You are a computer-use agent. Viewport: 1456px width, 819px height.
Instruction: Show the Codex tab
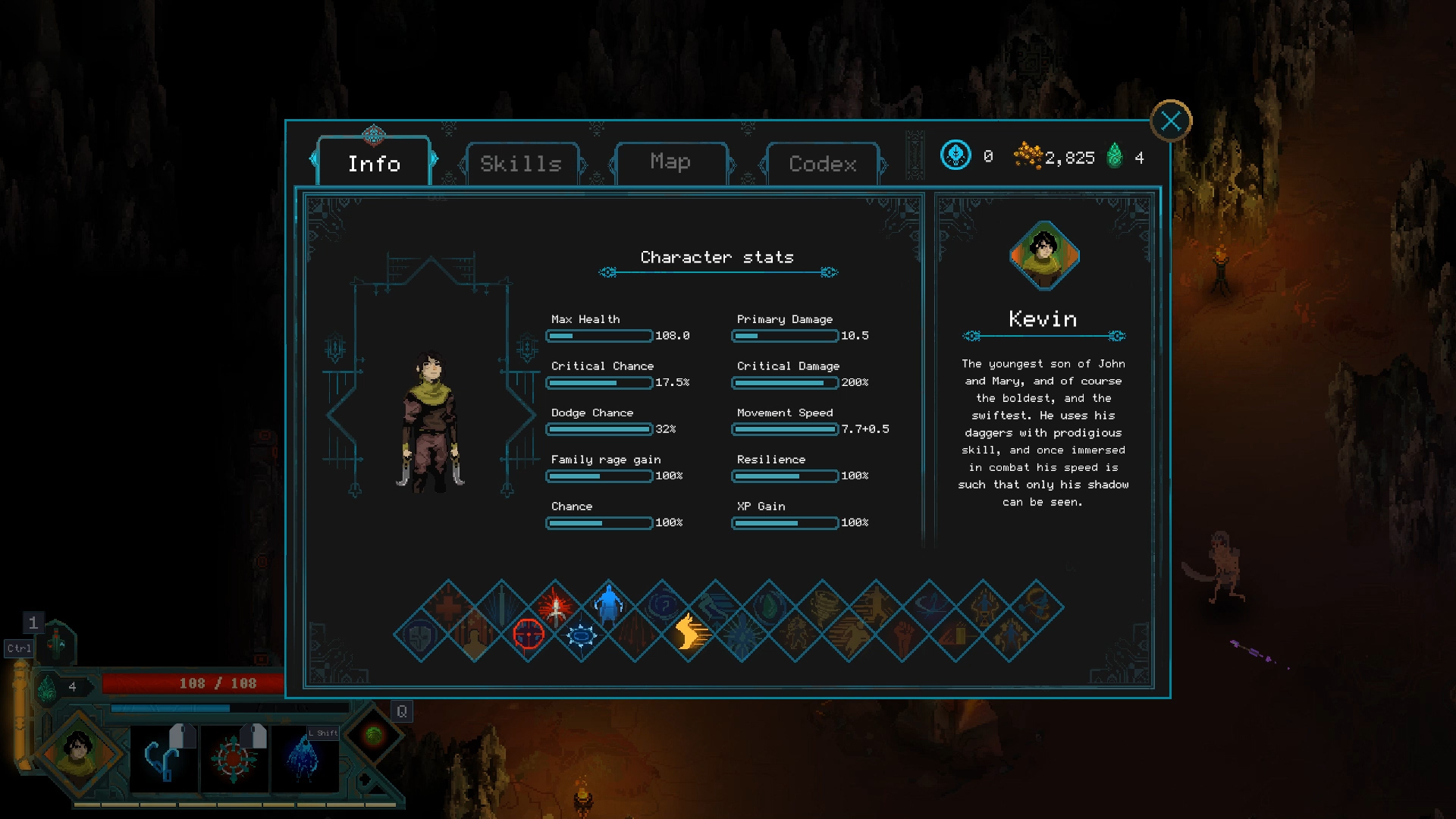coord(822,163)
